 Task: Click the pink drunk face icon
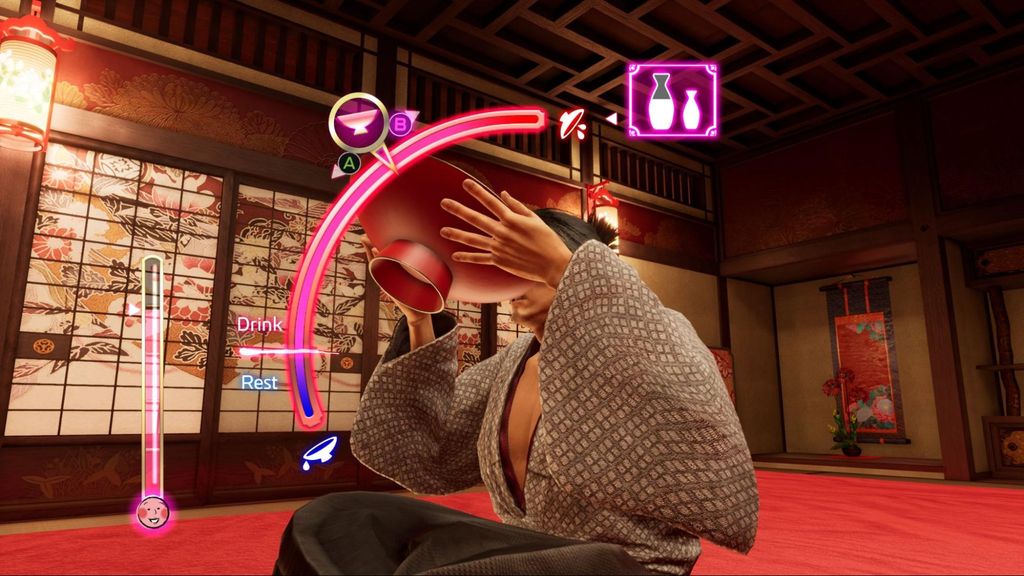[152, 513]
